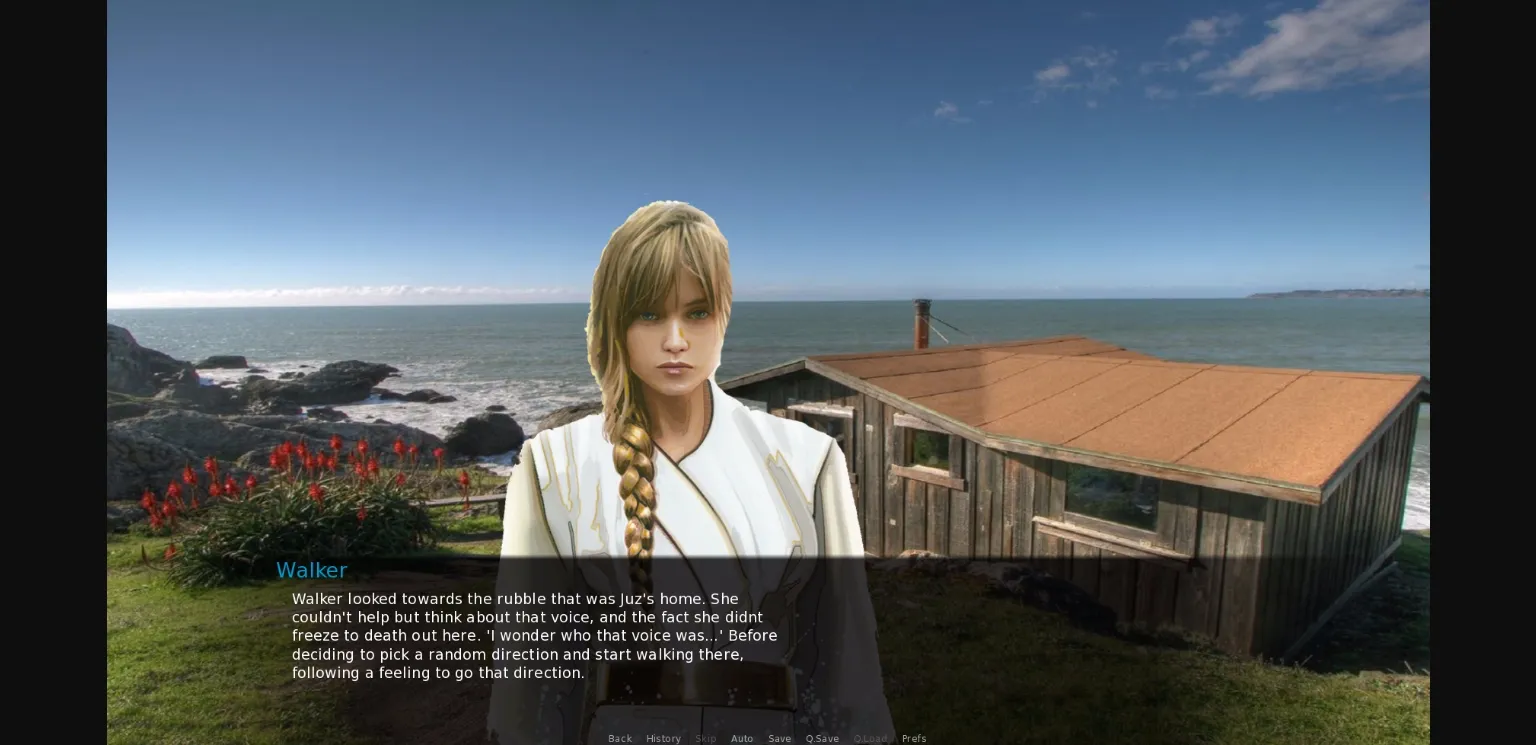Enable Skip mode from the quick menu

tap(705, 738)
